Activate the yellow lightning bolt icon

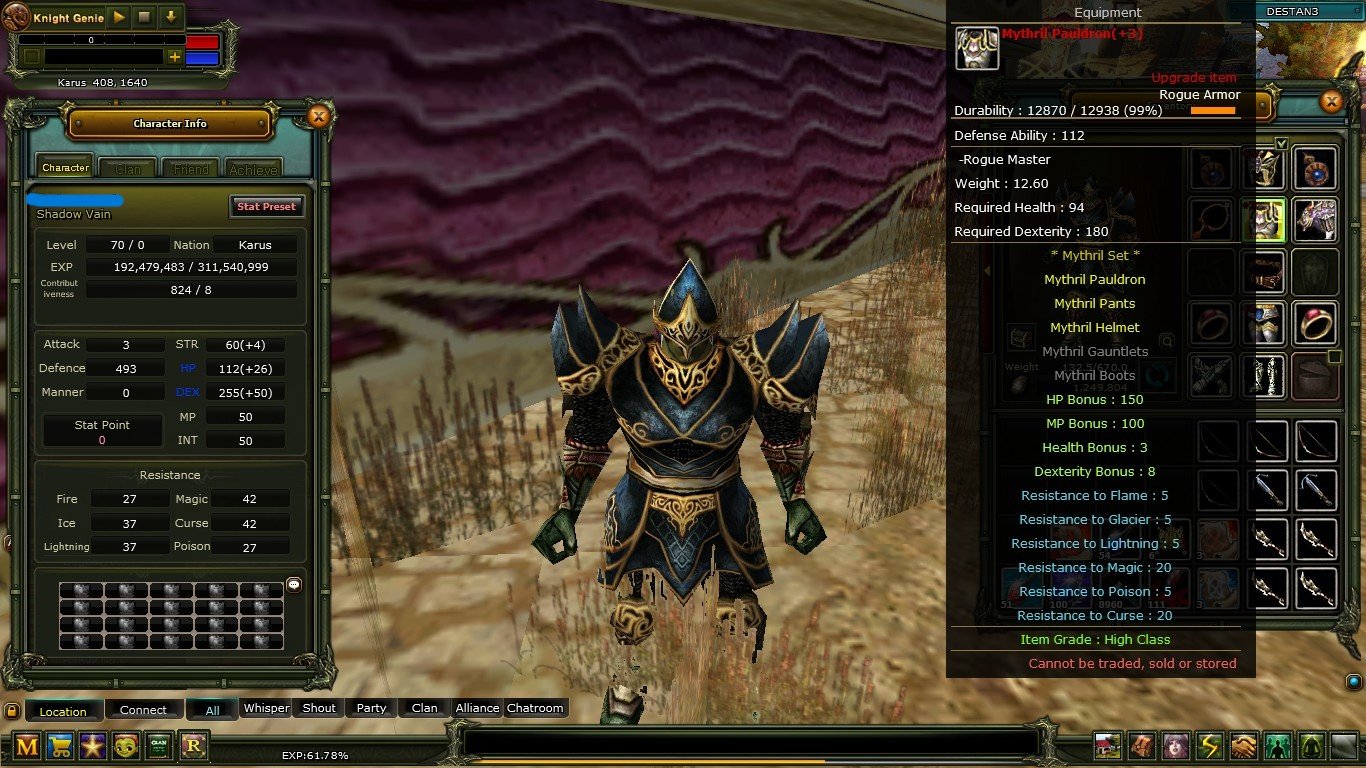[1210, 746]
